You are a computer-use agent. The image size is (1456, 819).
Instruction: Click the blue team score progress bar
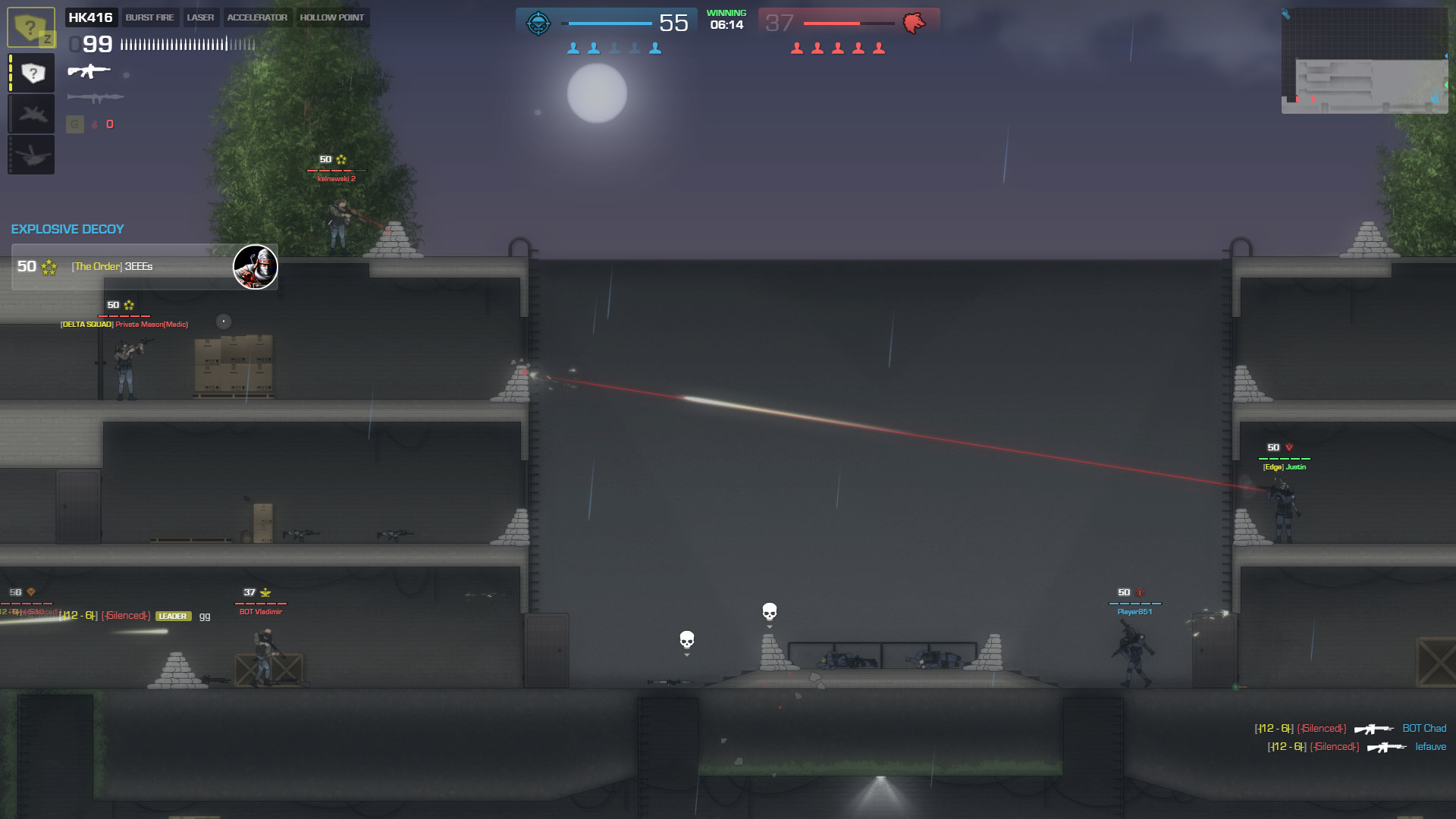coord(607,24)
